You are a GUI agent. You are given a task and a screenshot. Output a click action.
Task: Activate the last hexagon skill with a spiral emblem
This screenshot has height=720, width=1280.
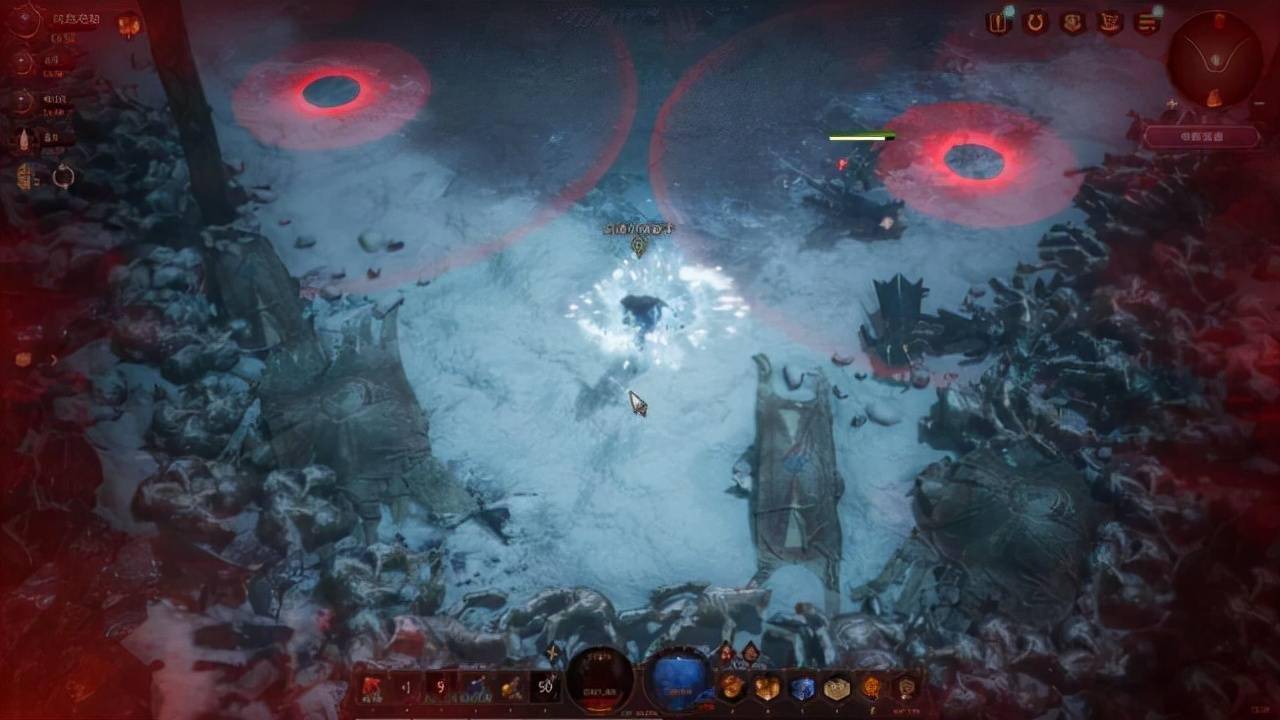click(906, 688)
